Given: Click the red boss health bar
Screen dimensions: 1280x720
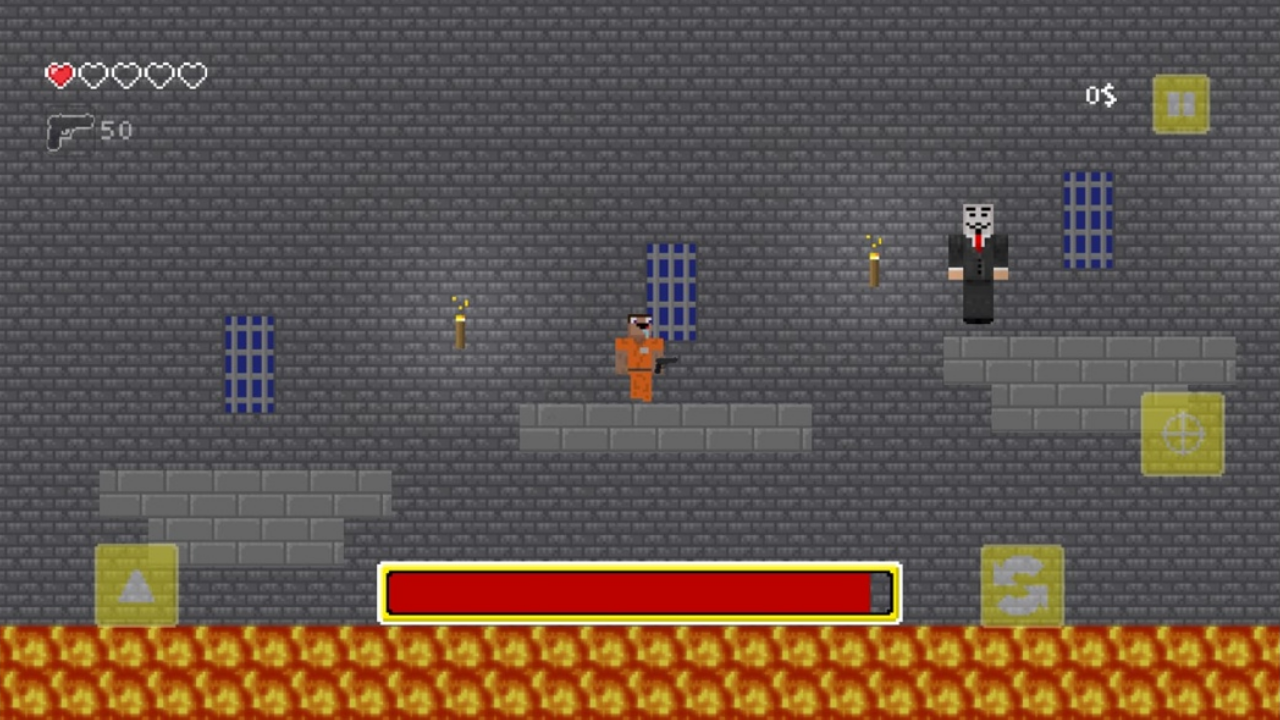Looking at the screenshot, I should 640,592.
